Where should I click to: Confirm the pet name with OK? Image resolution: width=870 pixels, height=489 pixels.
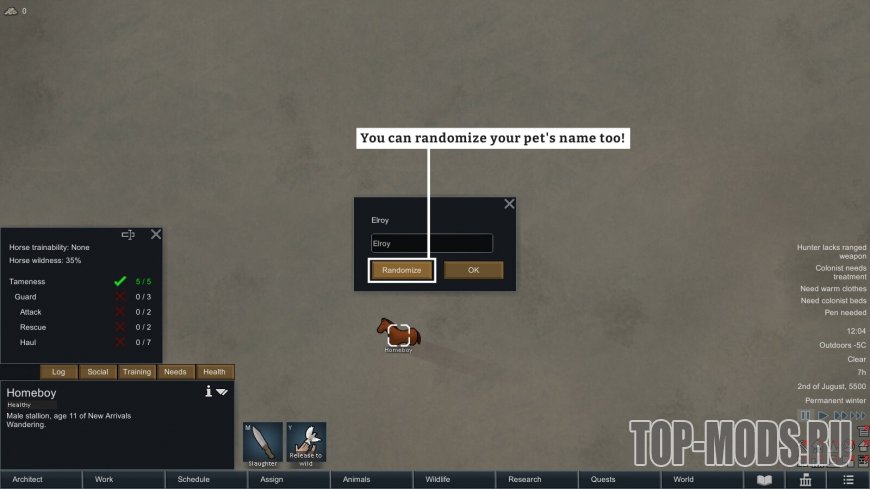[473, 270]
